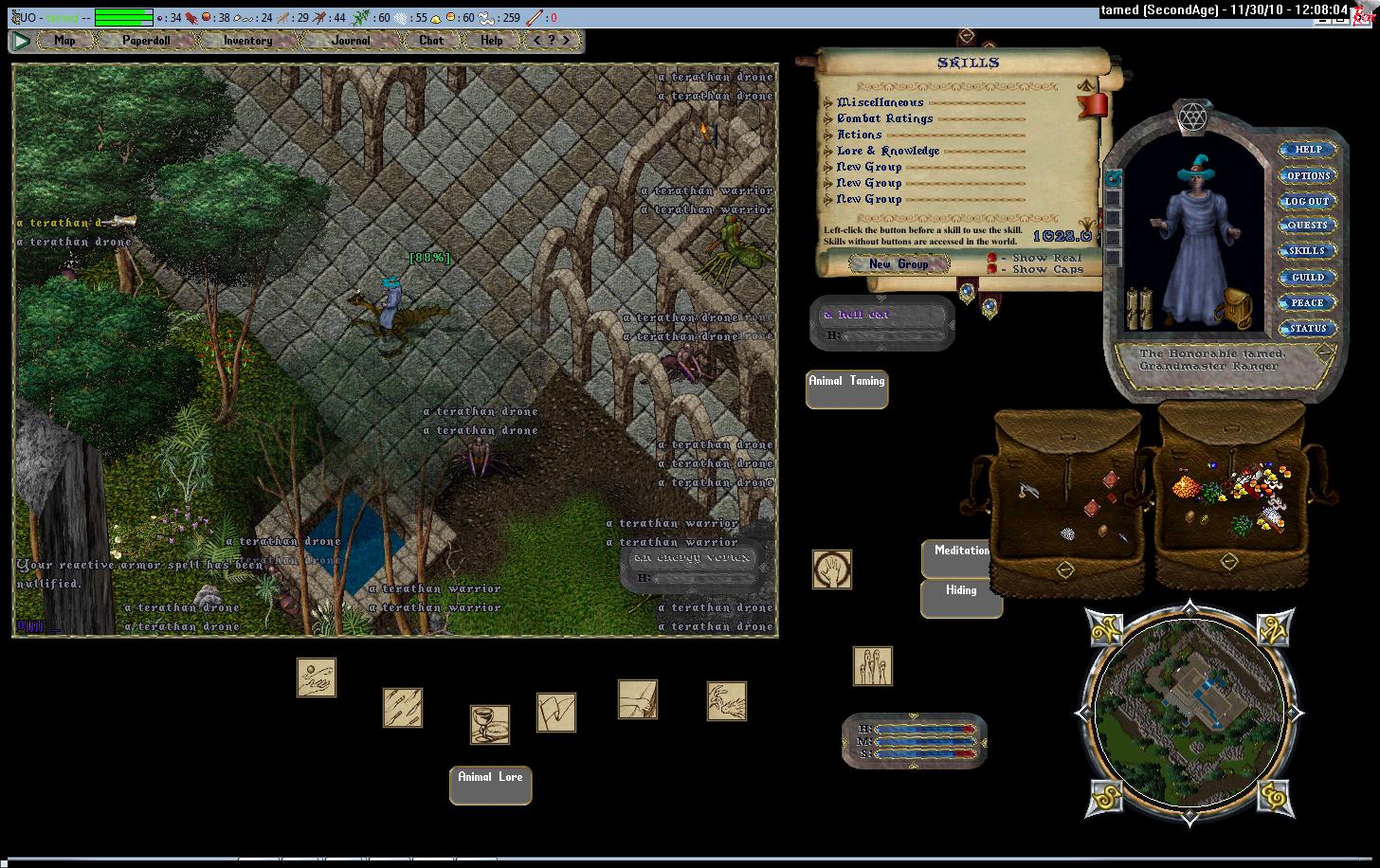Use the Animal Taming skill button
Image resolution: width=1380 pixels, height=868 pixels.
pyautogui.click(x=846, y=389)
